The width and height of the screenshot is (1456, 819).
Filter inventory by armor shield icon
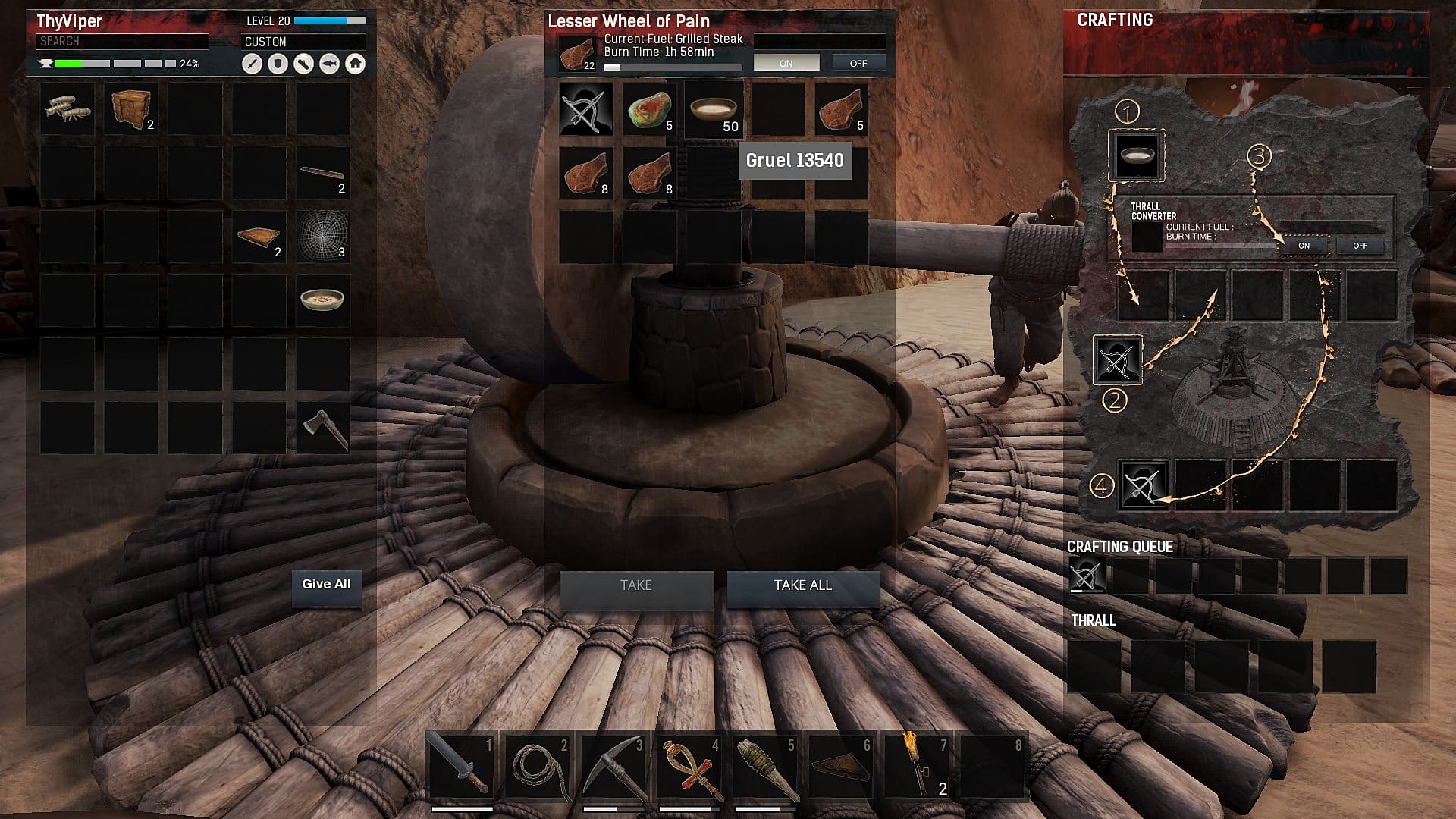278,64
